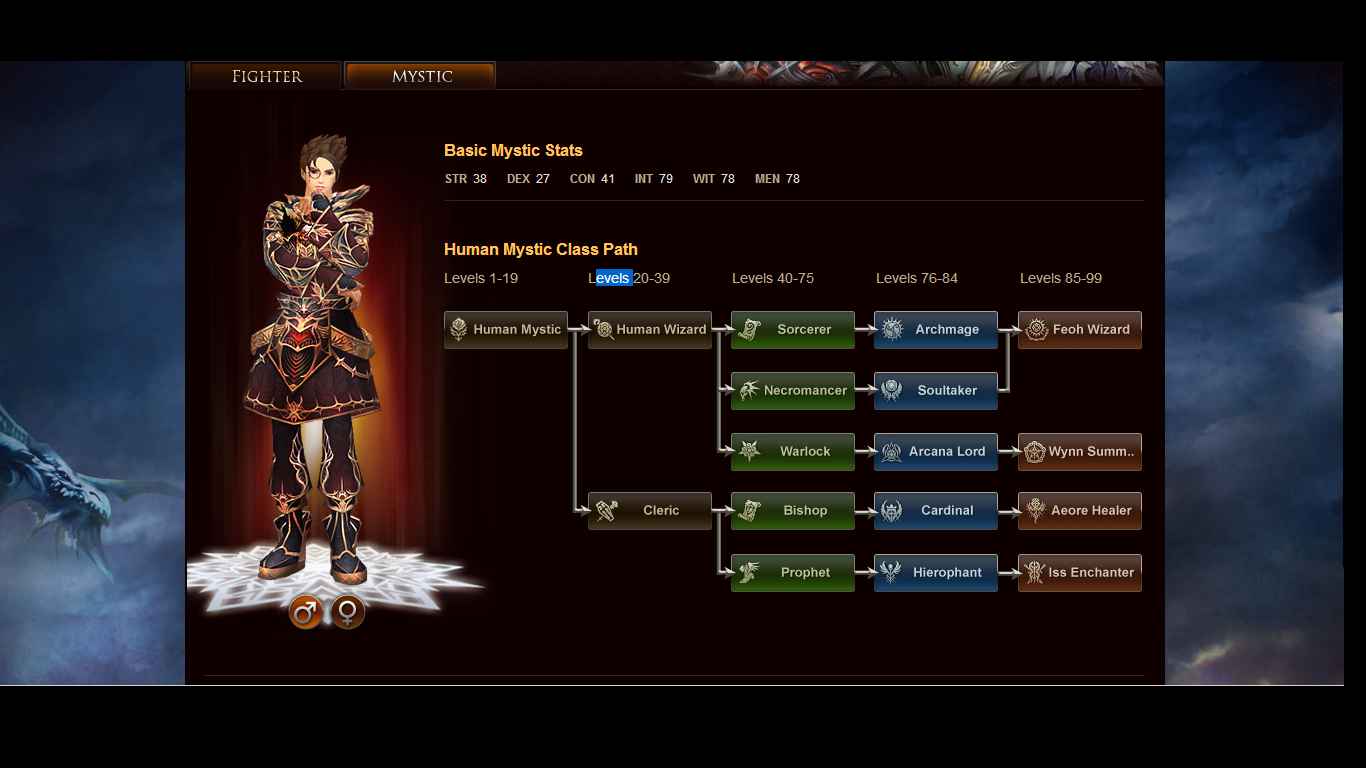This screenshot has height=768, width=1366.
Task: Select the Human Mystic starting class
Action: pyautogui.click(x=505, y=330)
